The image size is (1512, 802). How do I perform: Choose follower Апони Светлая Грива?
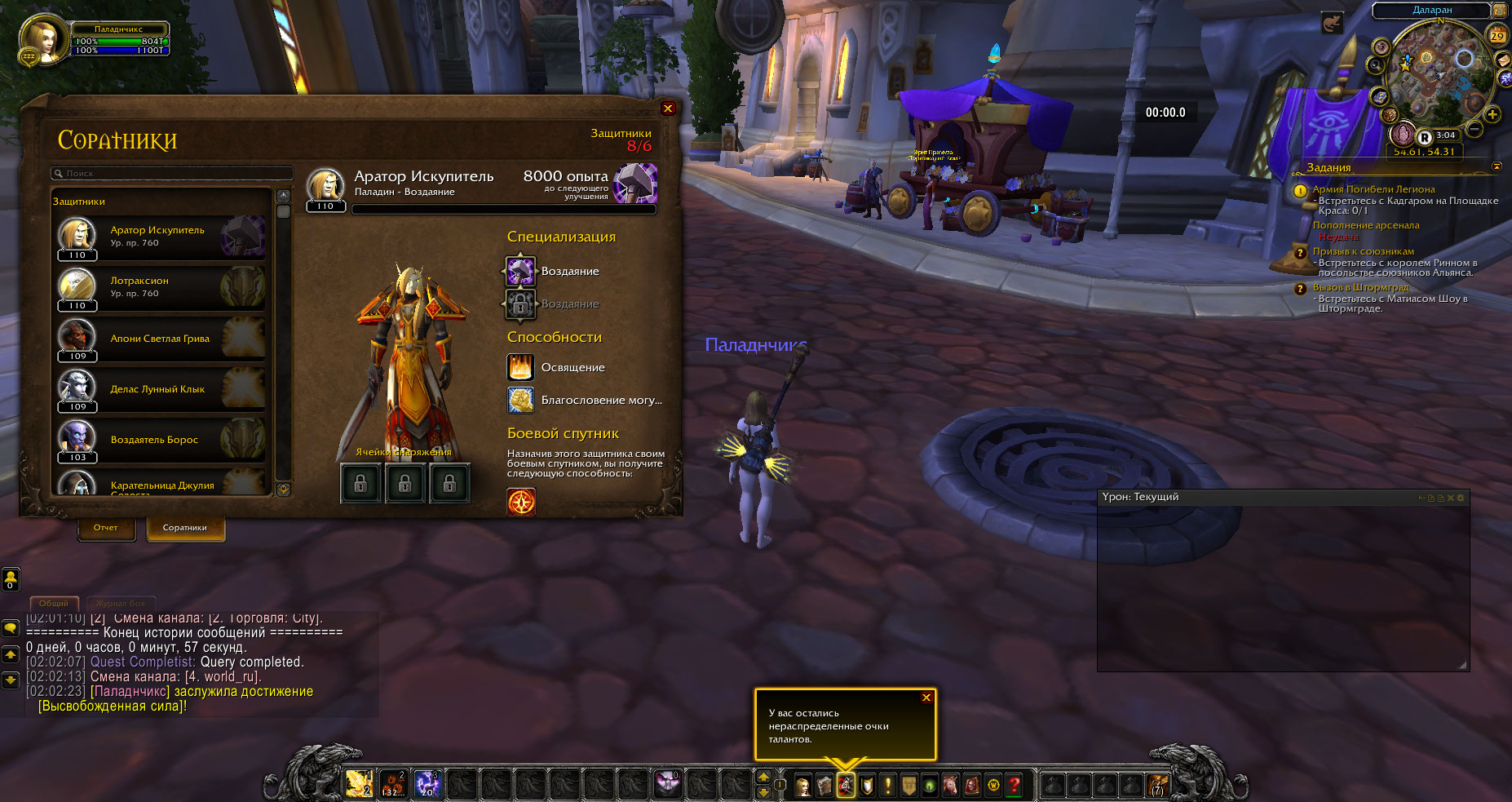pos(161,338)
